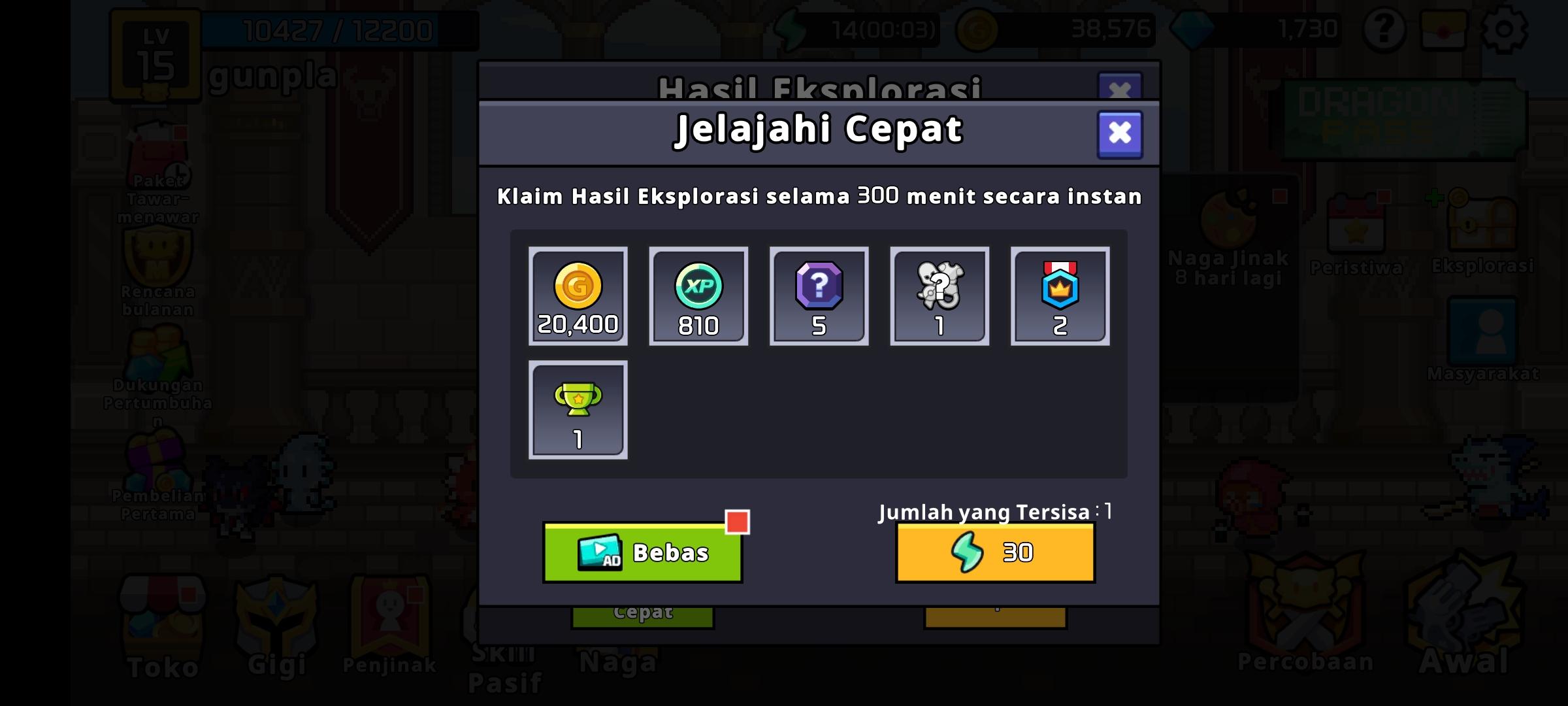Tap the gold coin reward showing 20,400

click(576, 295)
